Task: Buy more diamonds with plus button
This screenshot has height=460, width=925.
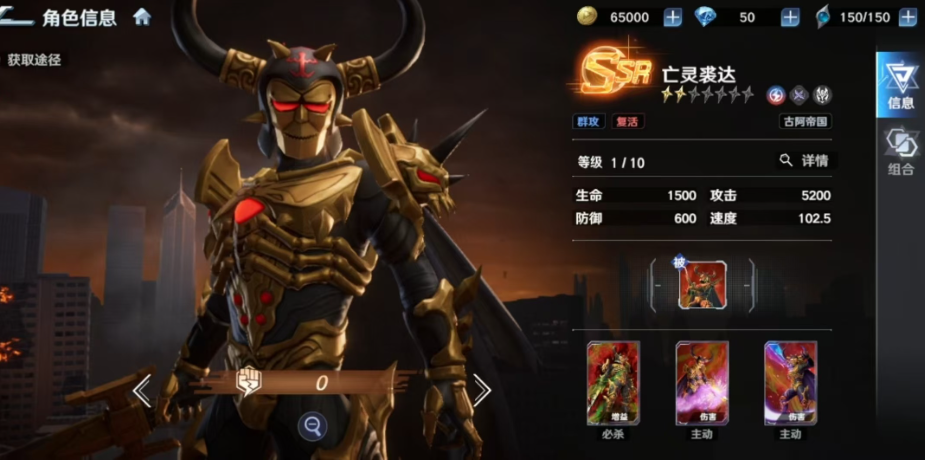Action: coord(790,17)
